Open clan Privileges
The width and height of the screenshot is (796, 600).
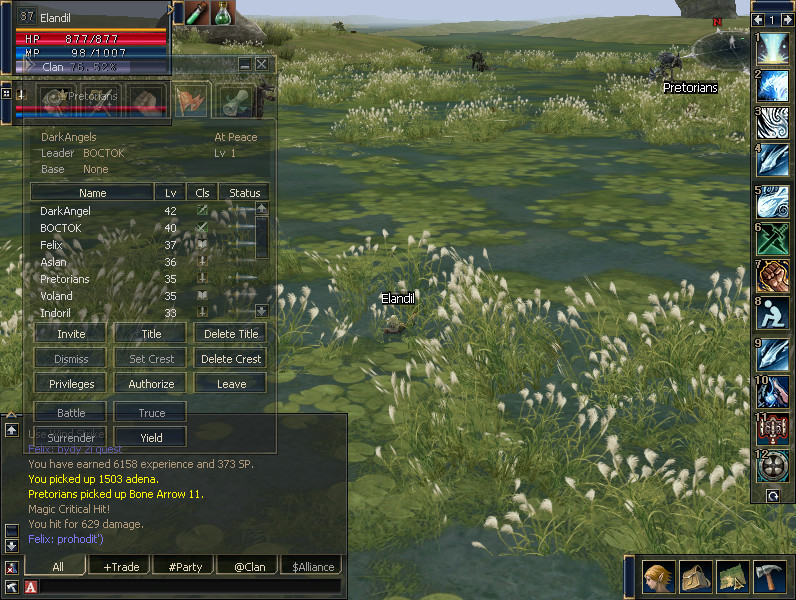pyautogui.click(x=71, y=384)
